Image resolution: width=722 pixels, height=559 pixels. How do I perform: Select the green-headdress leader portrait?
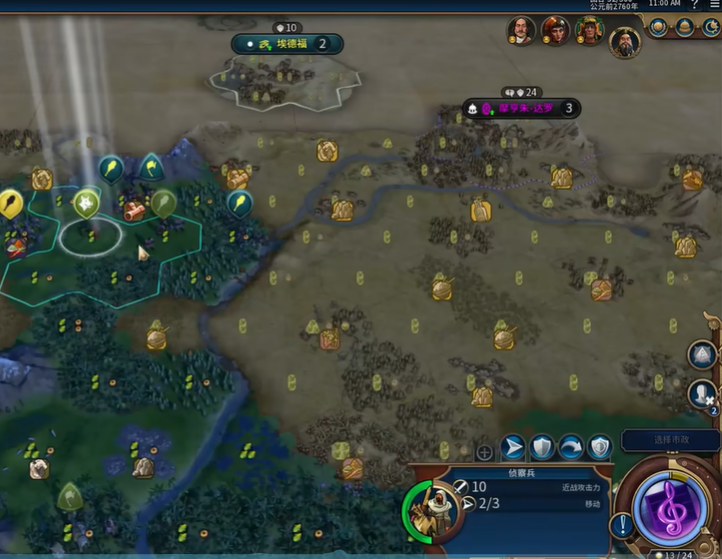coord(590,31)
